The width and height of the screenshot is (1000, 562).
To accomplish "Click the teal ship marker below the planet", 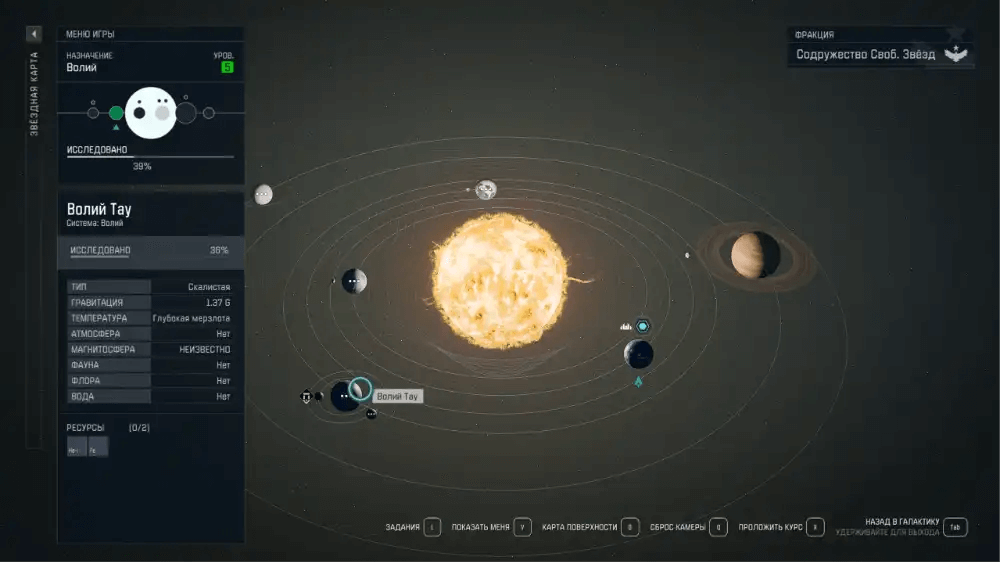I will click(638, 381).
